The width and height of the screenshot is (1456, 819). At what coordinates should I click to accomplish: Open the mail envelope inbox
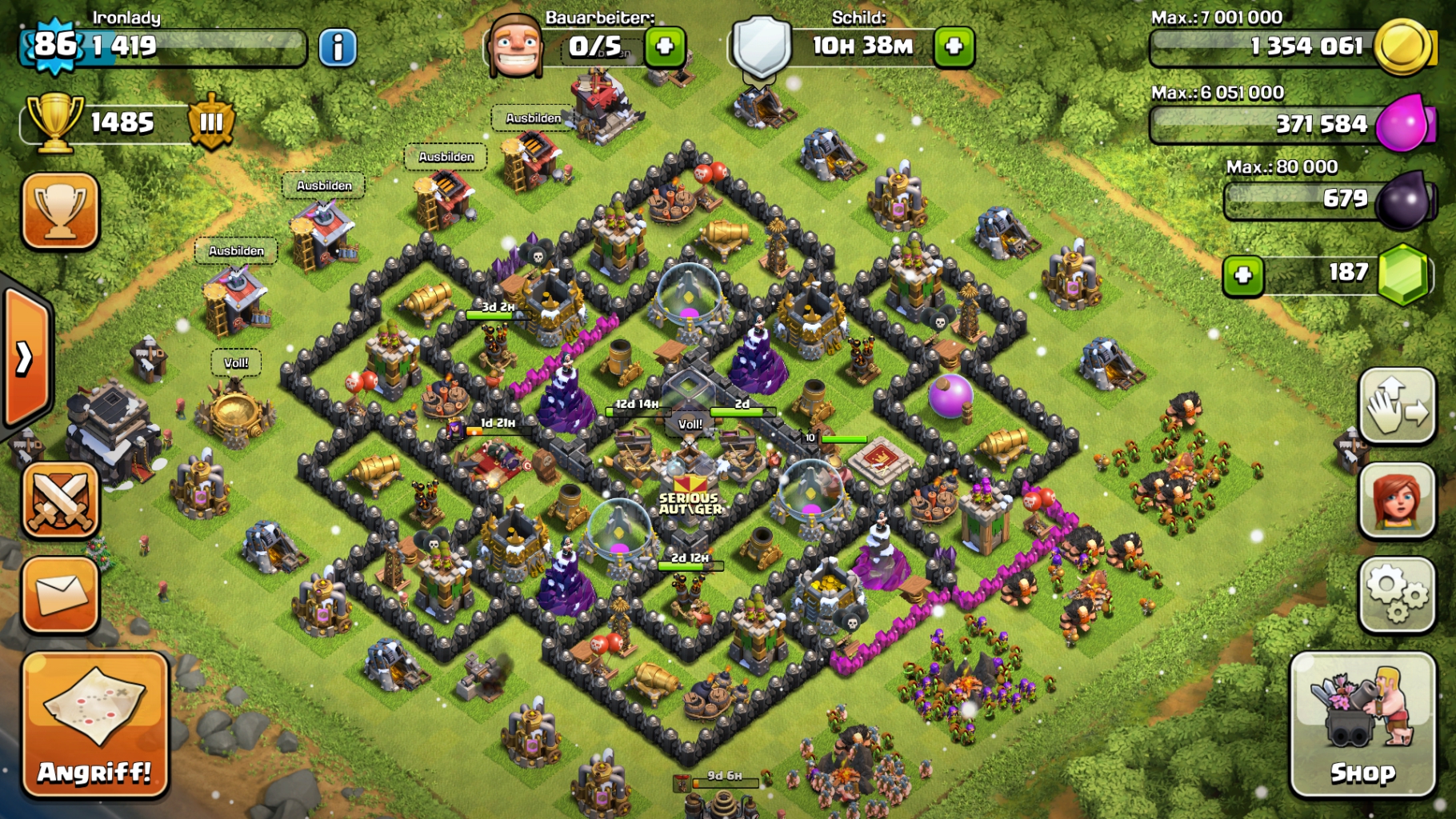click(x=61, y=594)
